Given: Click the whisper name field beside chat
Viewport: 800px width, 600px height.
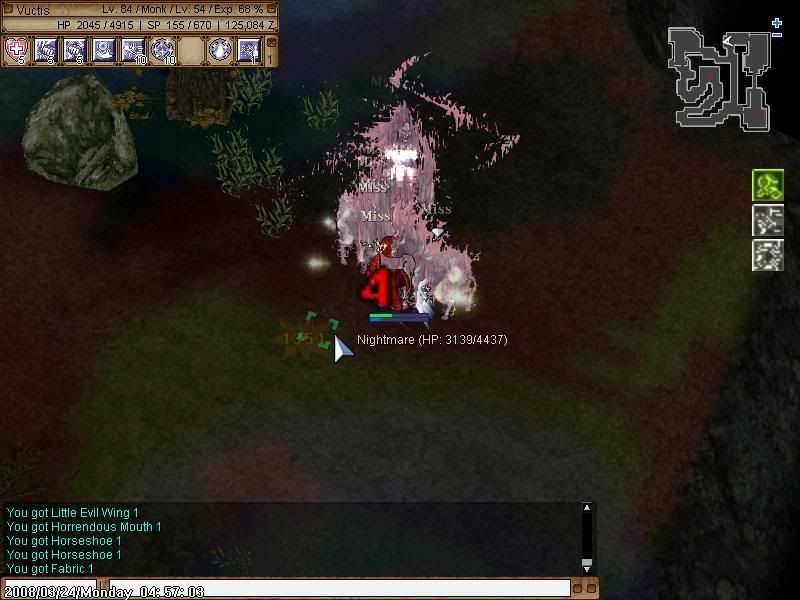Looking at the screenshot, I should [48, 588].
